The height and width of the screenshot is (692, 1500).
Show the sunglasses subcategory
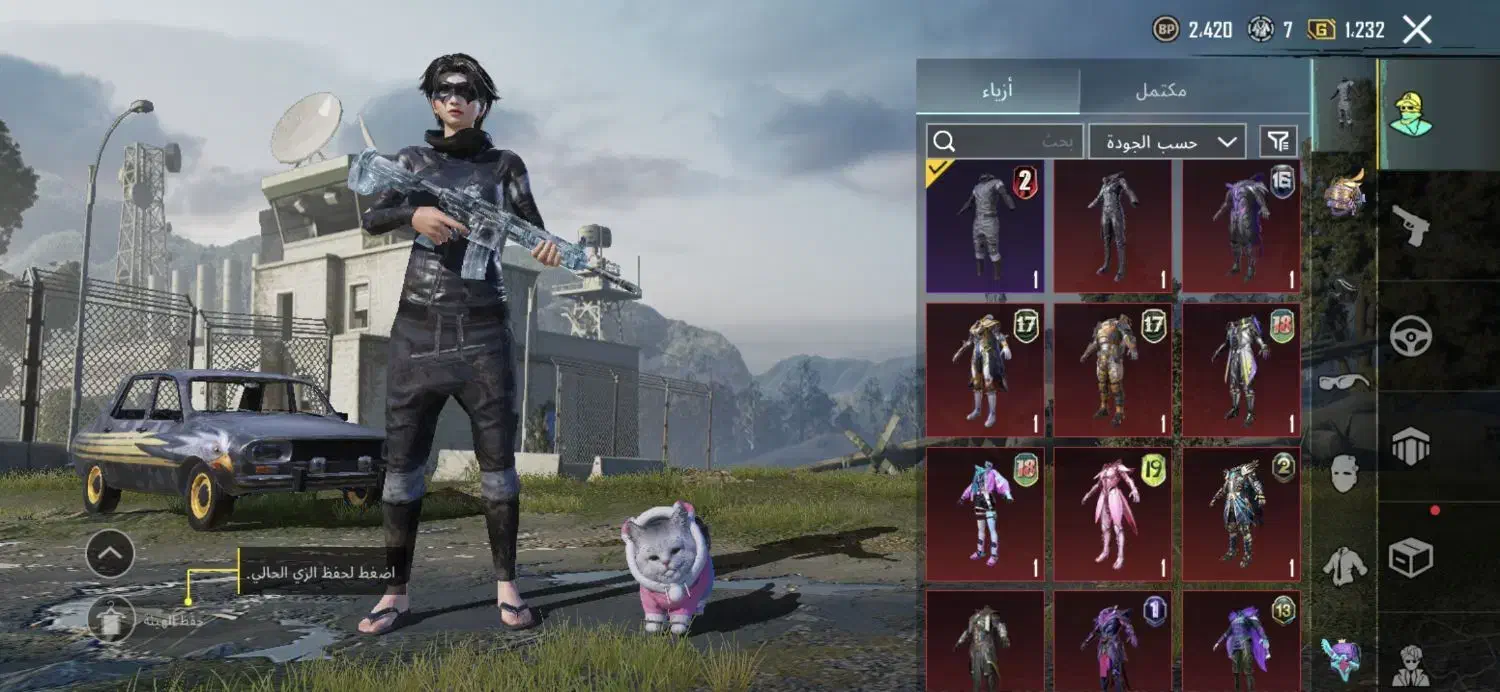pos(1343,381)
